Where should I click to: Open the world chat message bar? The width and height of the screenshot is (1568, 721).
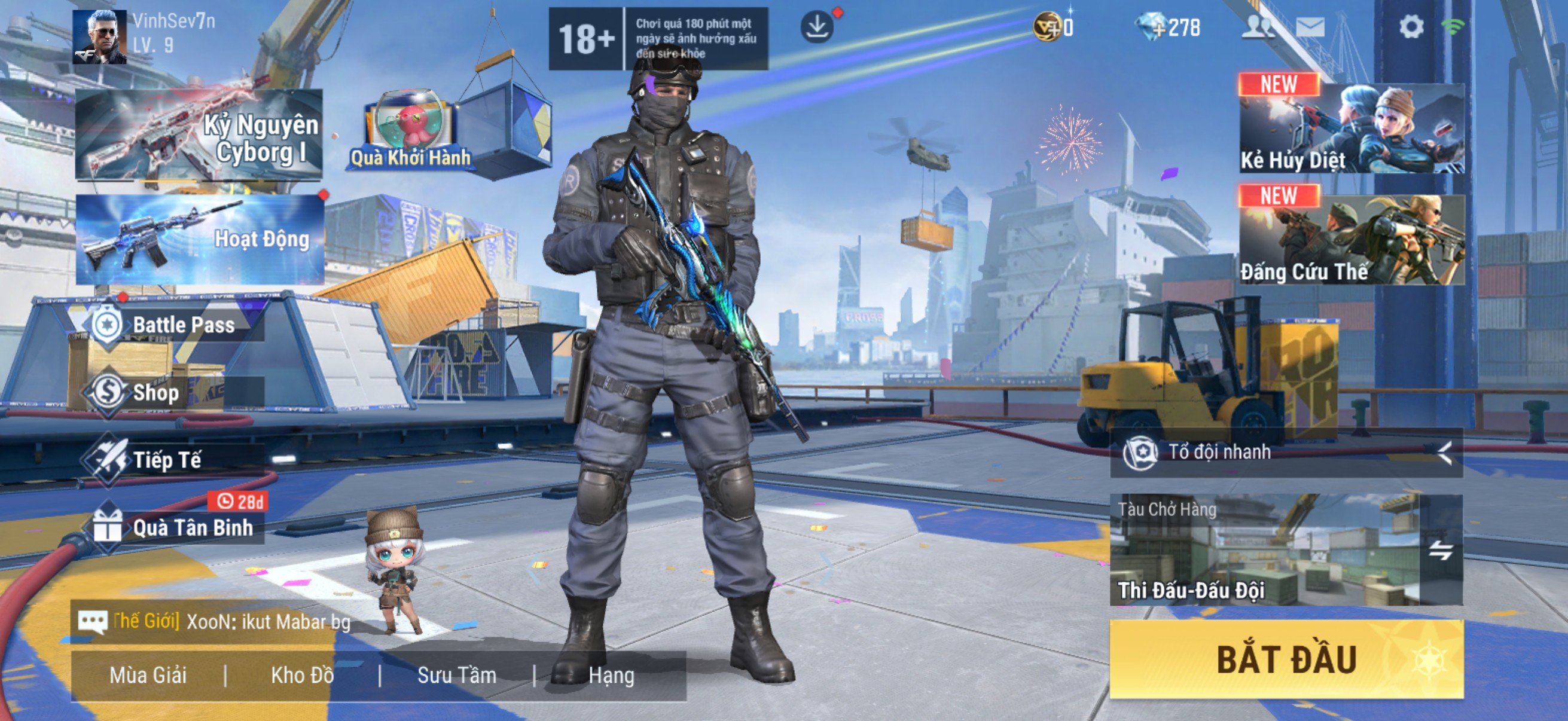213,622
